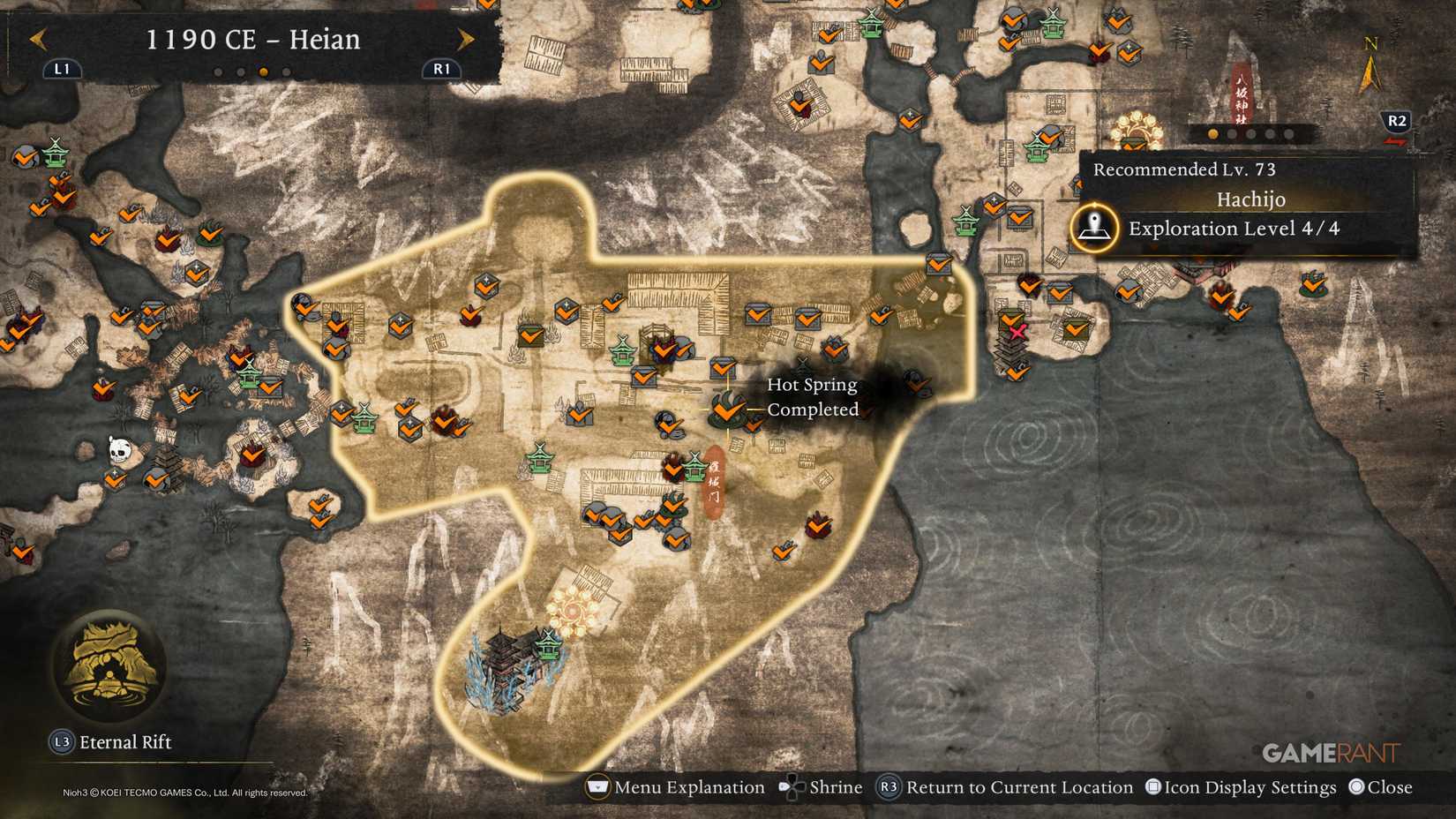
Task: Click the right arrow to view next era
Action: pyautogui.click(x=467, y=39)
